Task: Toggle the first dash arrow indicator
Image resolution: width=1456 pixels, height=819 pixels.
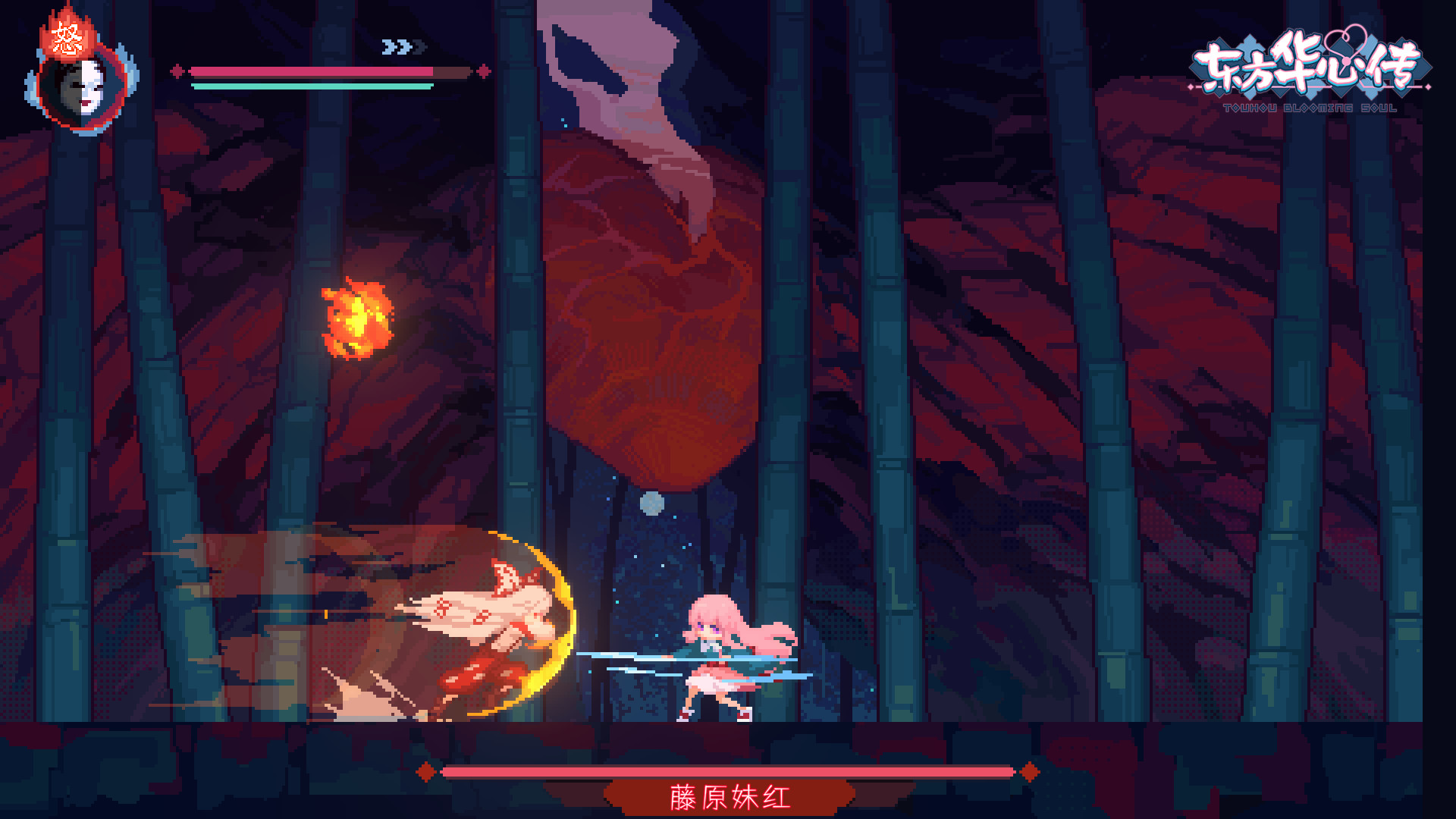Action: coord(388,46)
